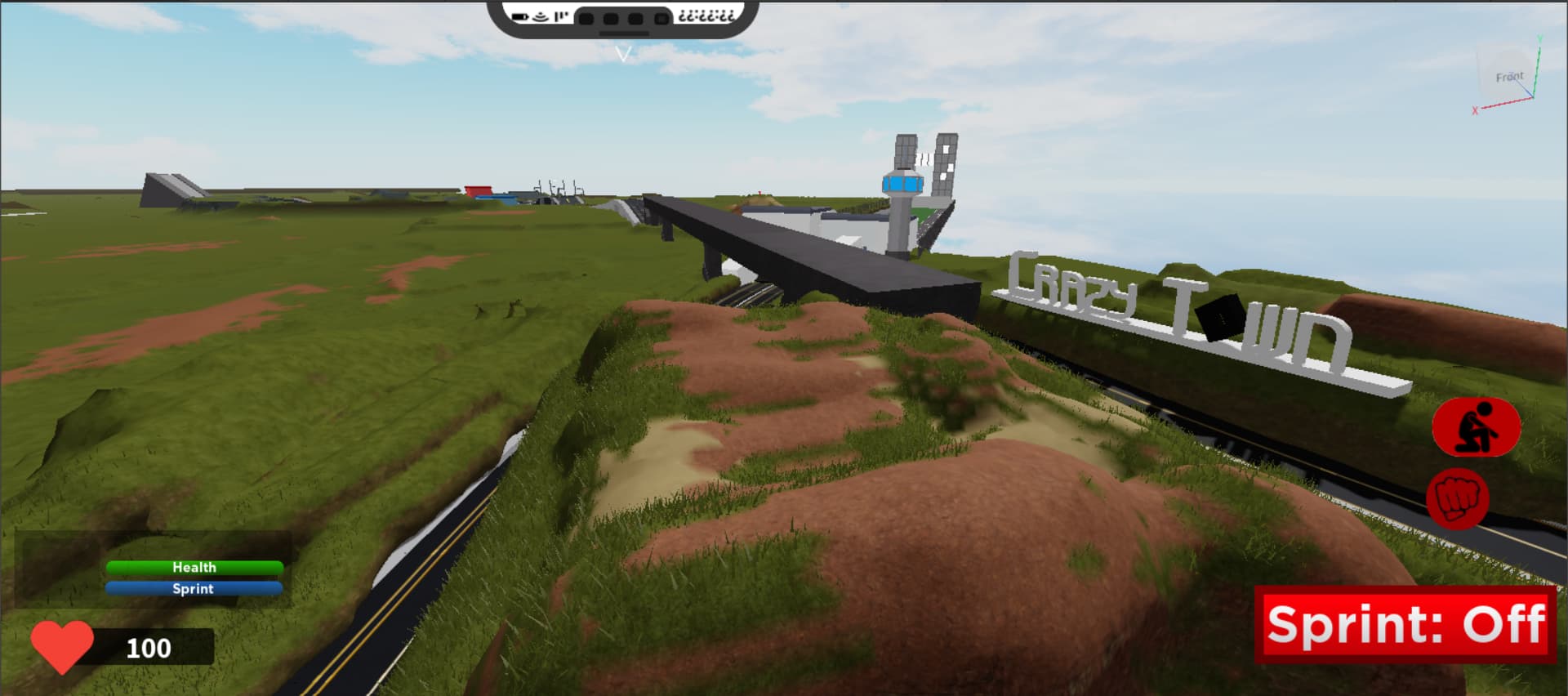1568x696 pixels.
Task: Click the blue Sprint bar
Action: click(x=194, y=588)
